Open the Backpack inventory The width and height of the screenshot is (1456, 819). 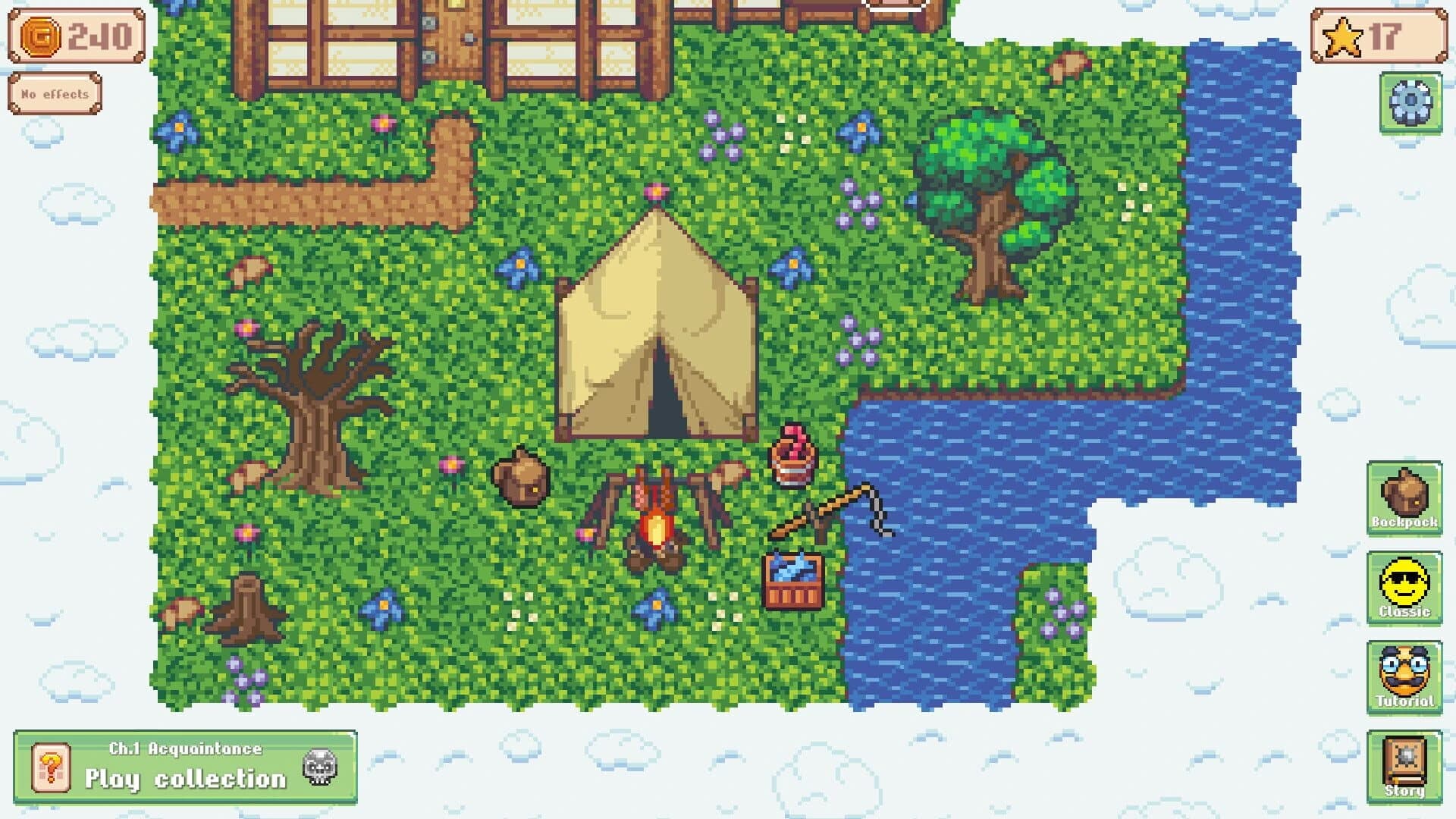1404,500
